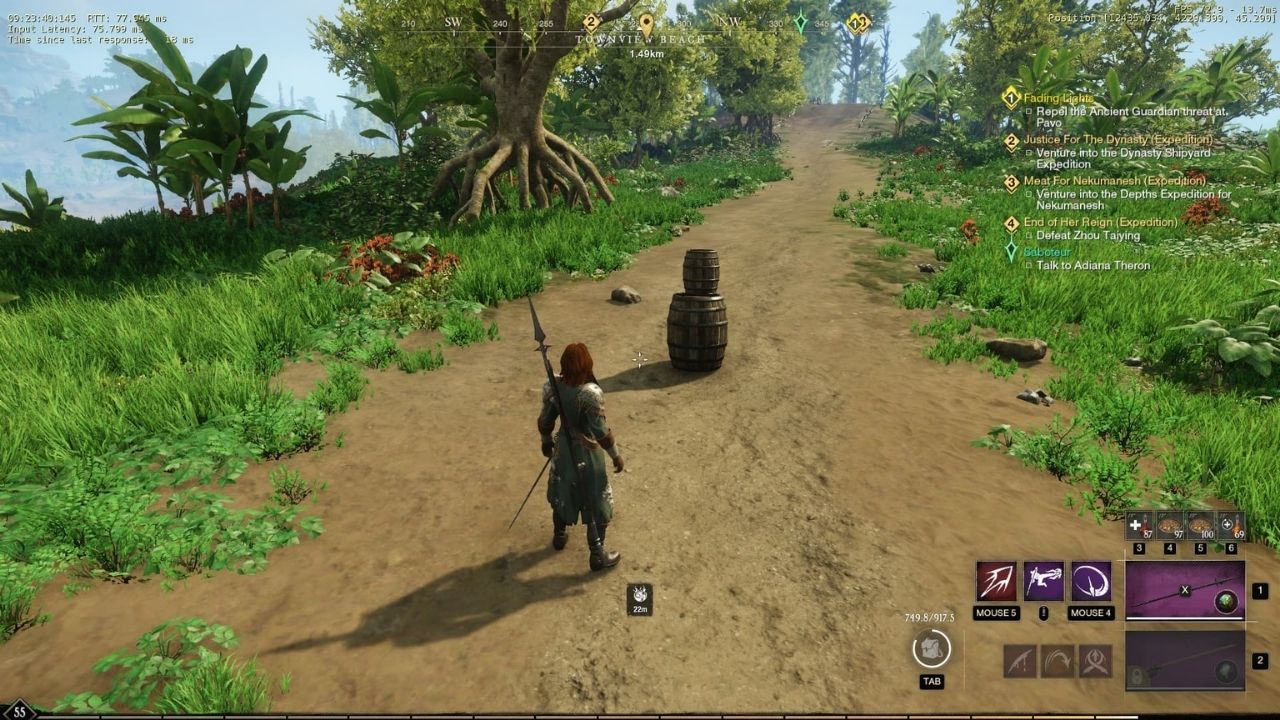Select the active spear in weapon slot 1
The height and width of the screenshot is (720, 1280).
coord(1185,591)
